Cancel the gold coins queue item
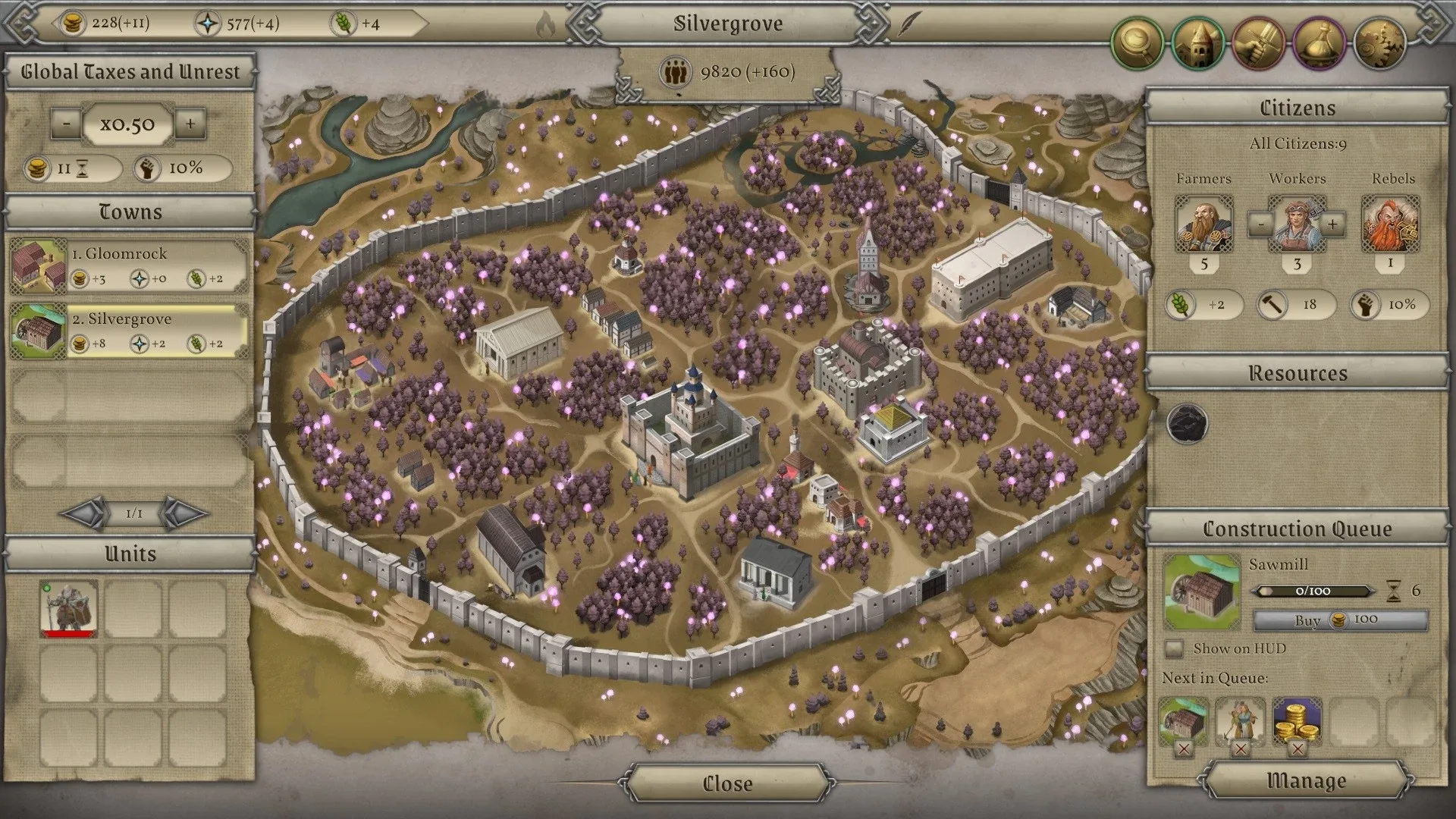 click(x=1297, y=747)
